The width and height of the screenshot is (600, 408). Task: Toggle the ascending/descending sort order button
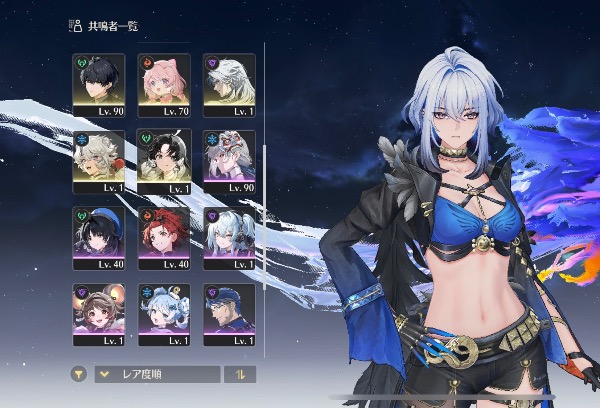tap(240, 375)
